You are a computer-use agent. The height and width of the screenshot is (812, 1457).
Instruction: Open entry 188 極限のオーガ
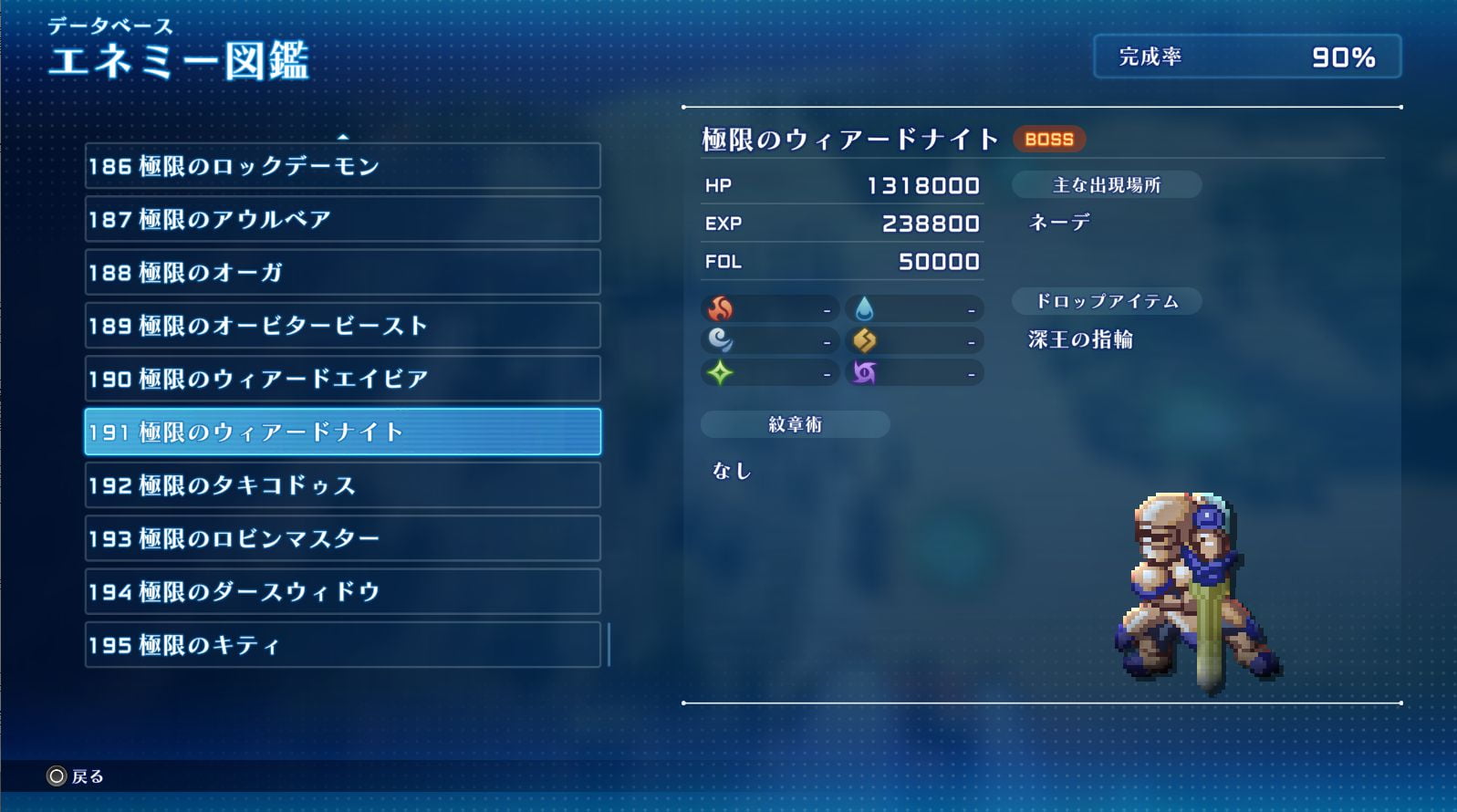[342, 272]
